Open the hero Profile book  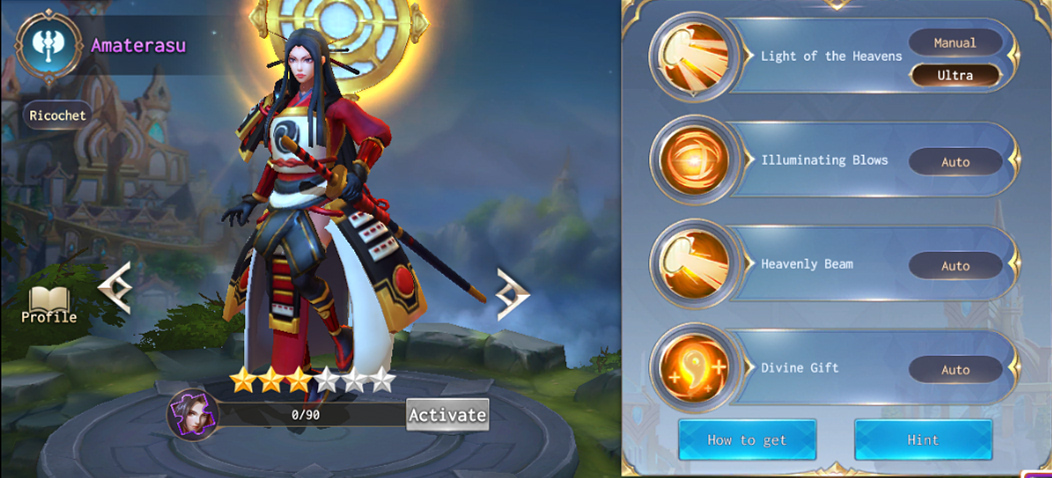49,304
